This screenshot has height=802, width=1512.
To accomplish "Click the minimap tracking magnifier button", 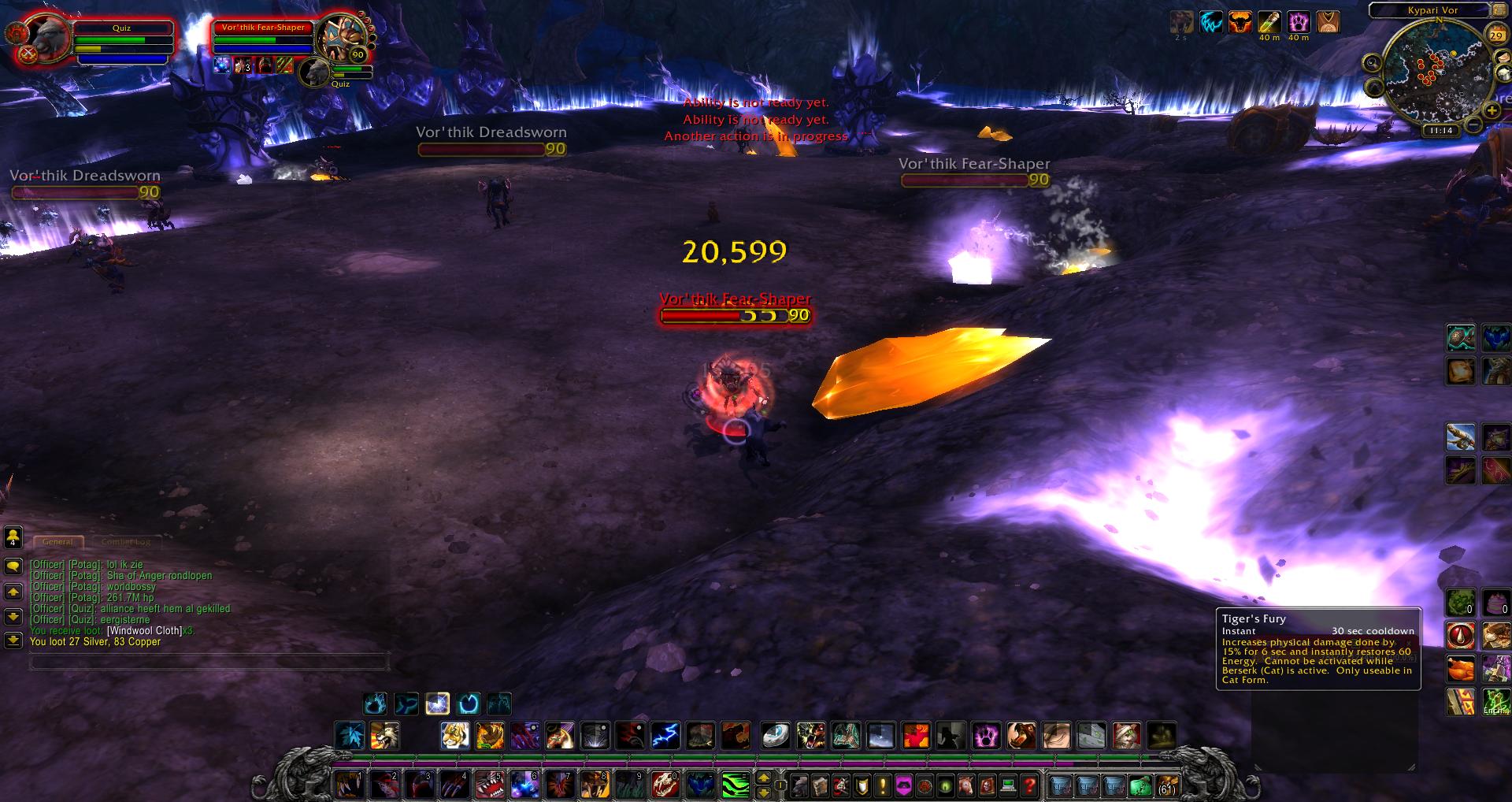I will click(x=1373, y=63).
